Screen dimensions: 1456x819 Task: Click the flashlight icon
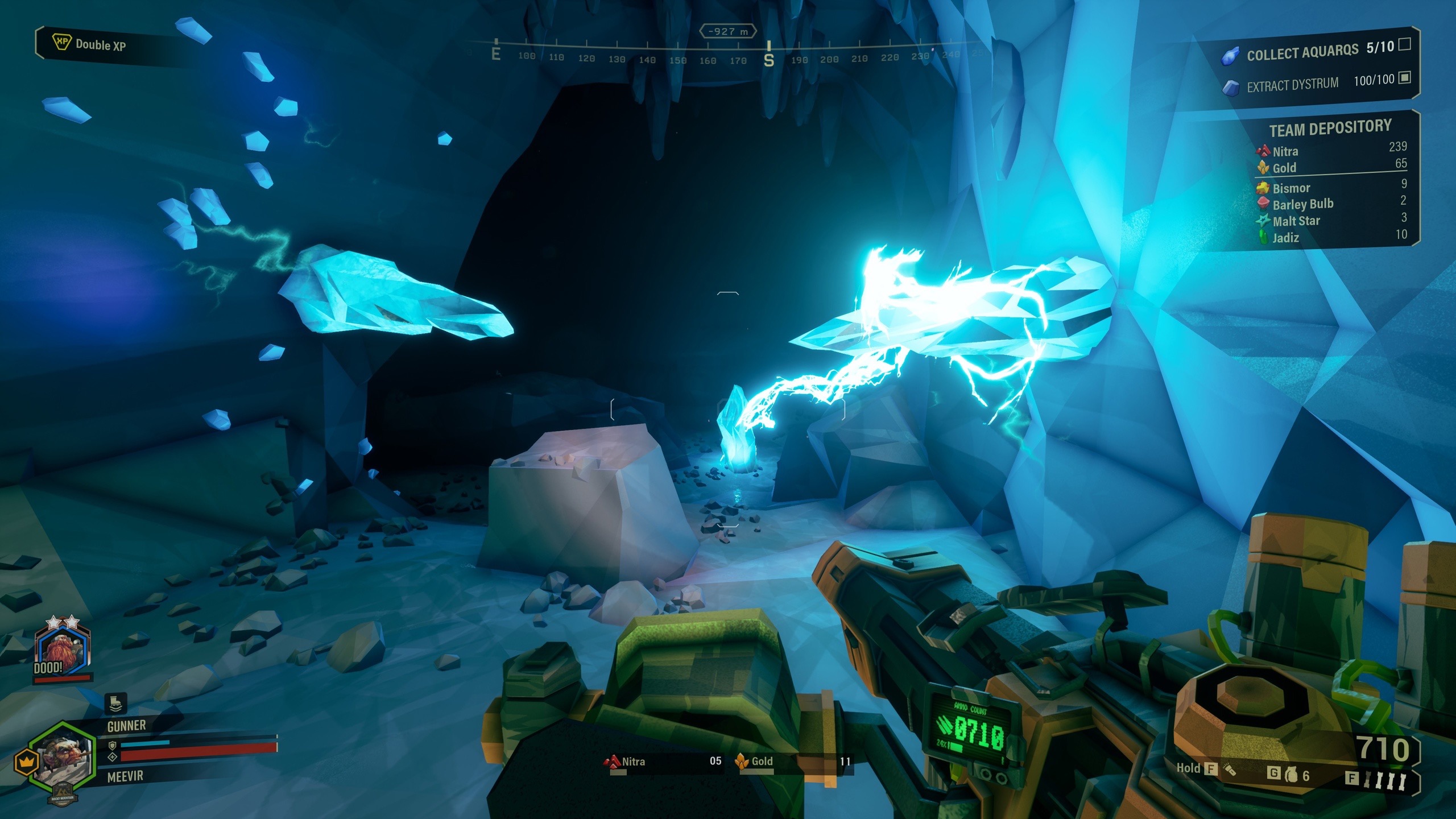coord(1230,770)
